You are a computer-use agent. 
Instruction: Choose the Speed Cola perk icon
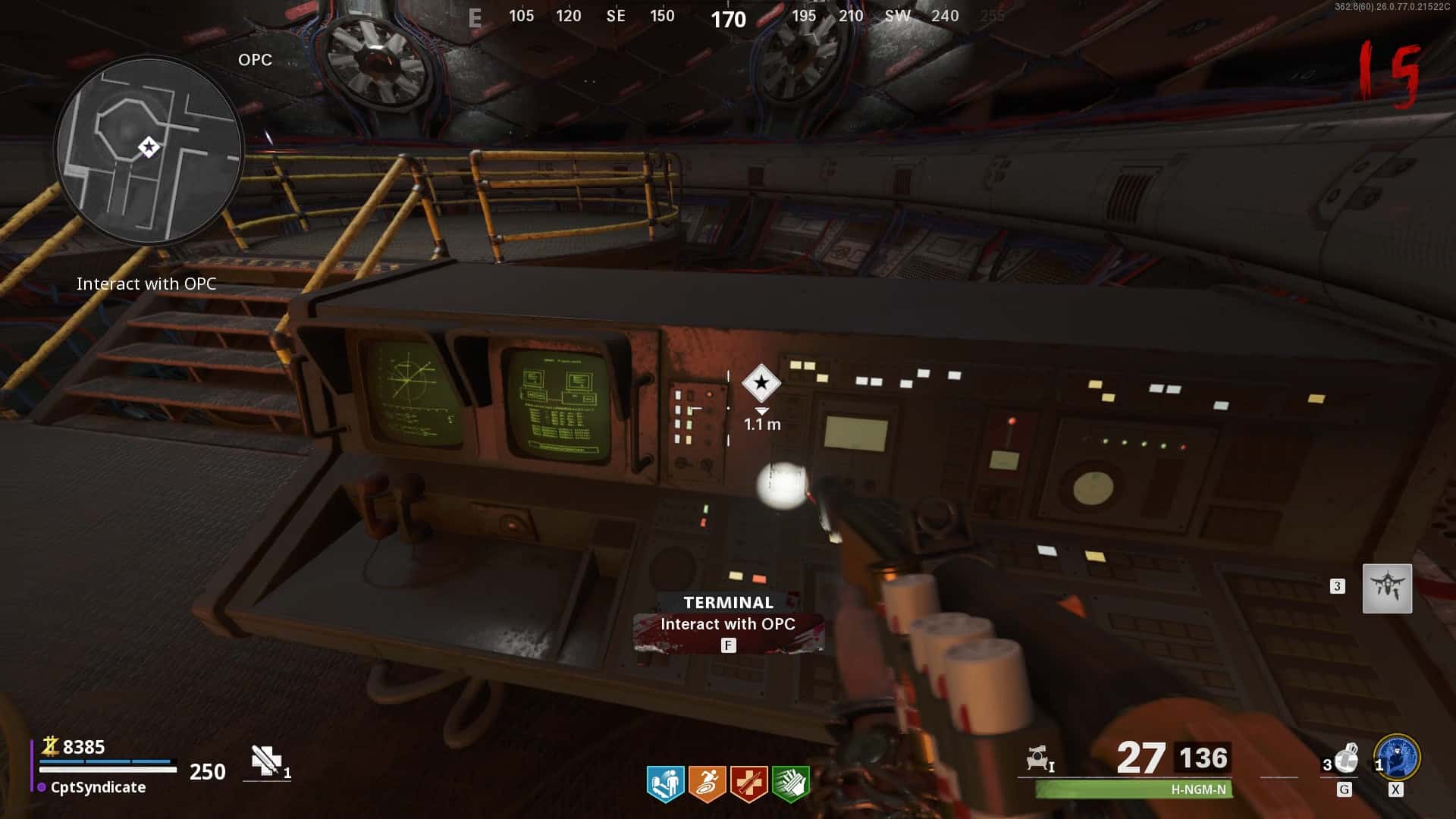[790, 783]
